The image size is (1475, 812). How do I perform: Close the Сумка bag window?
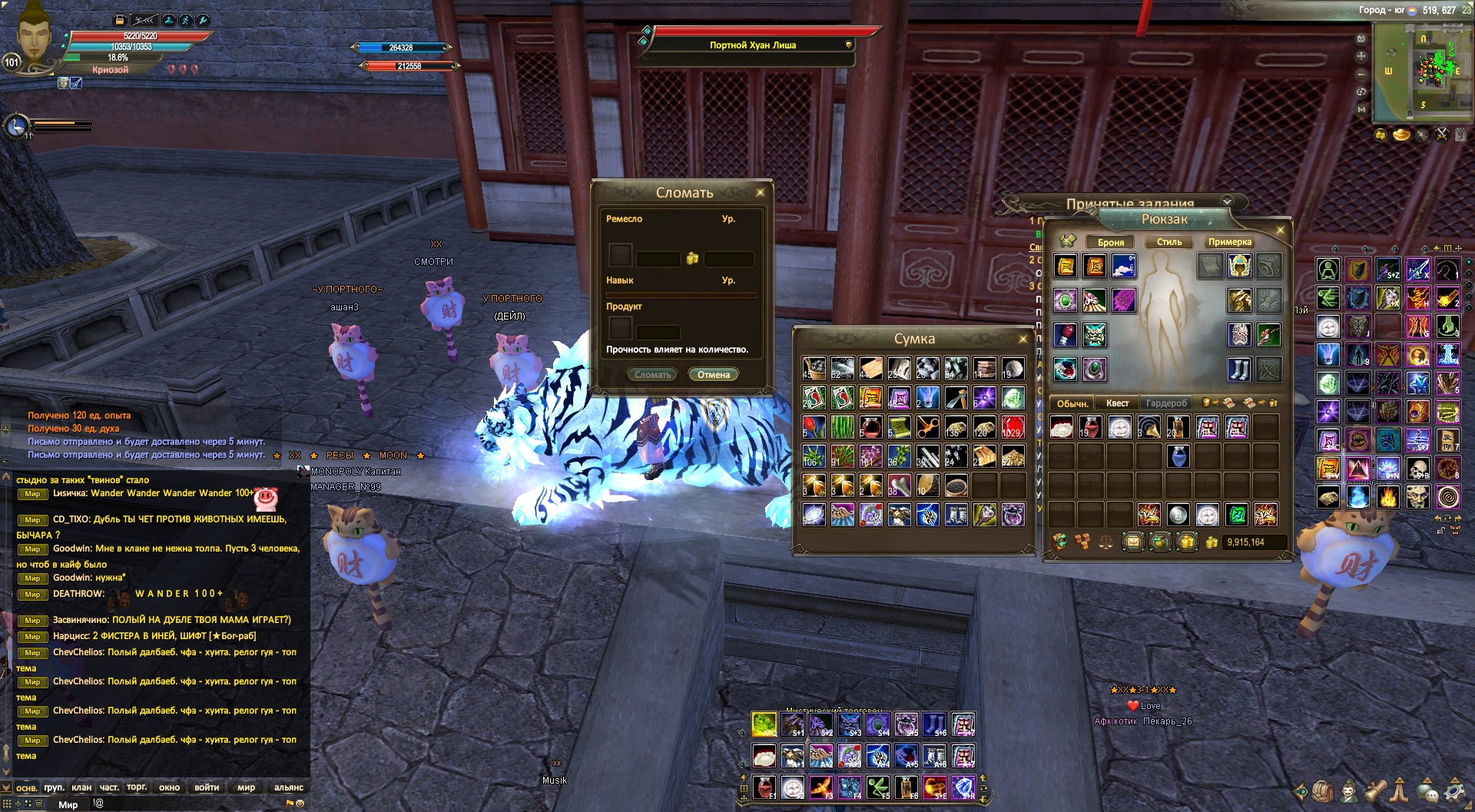point(1023,339)
